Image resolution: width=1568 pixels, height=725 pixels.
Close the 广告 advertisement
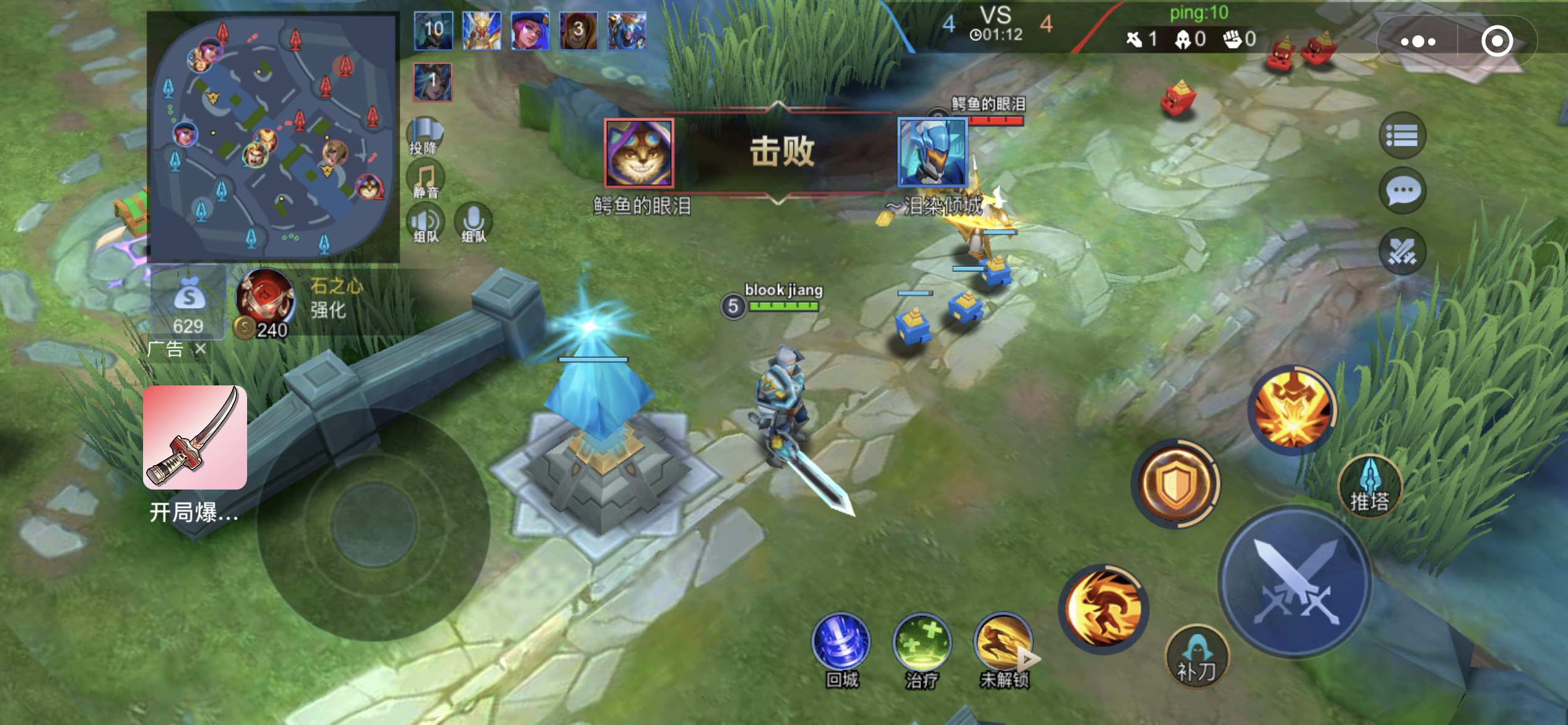[x=200, y=349]
